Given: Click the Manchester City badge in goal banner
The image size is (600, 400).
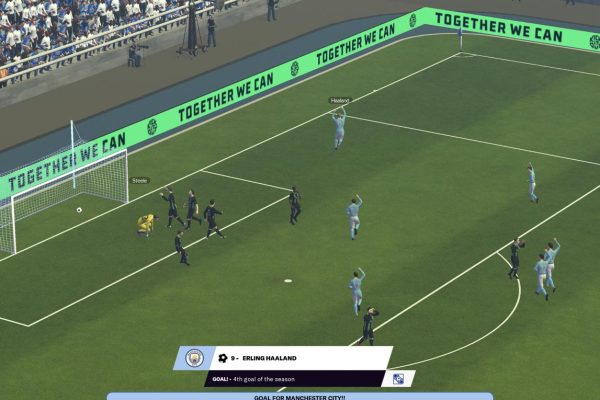Looking at the screenshot, I should (x=194, y=358).
